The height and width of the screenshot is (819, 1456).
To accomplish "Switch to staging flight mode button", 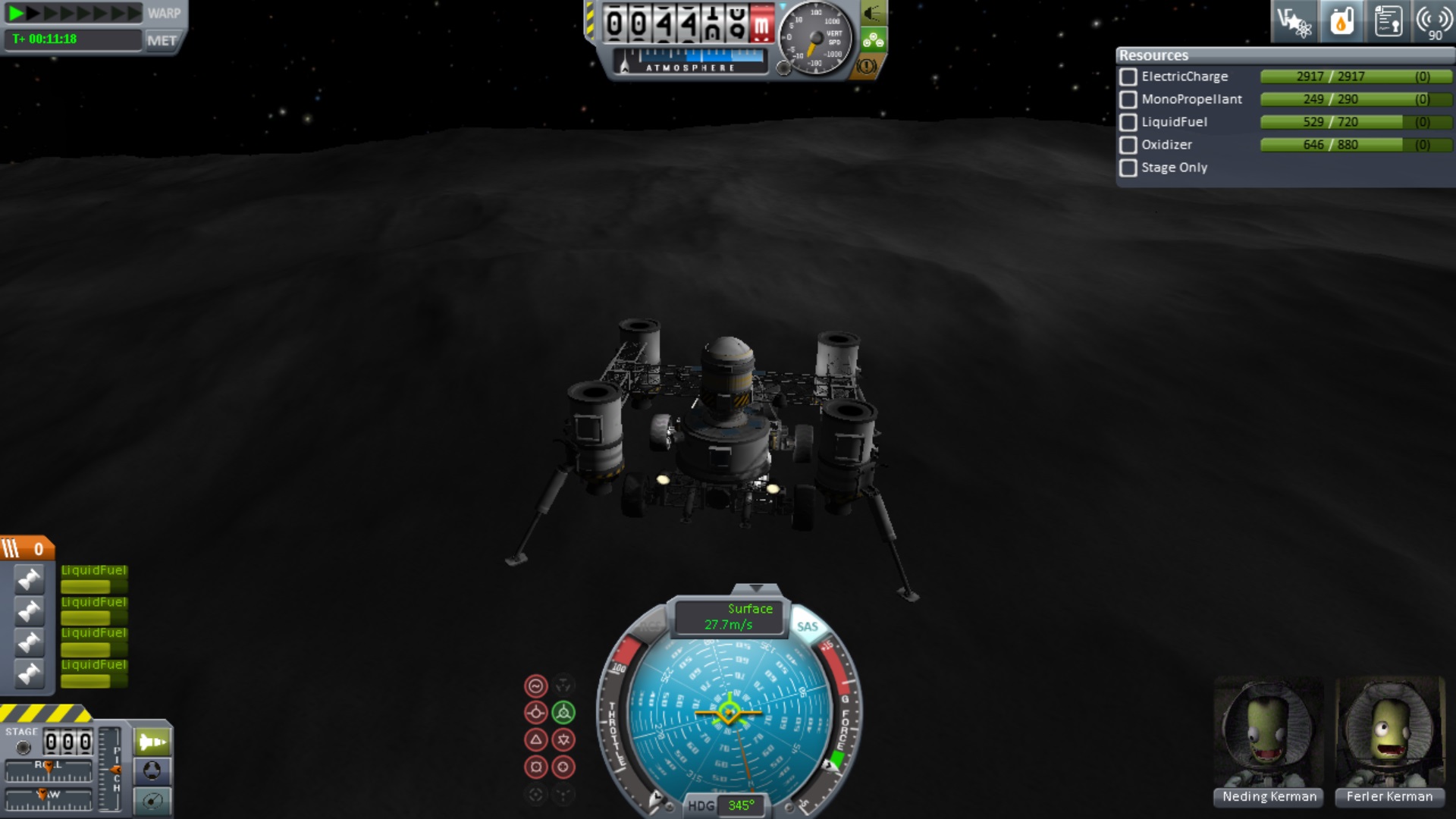I will point(152,742).
